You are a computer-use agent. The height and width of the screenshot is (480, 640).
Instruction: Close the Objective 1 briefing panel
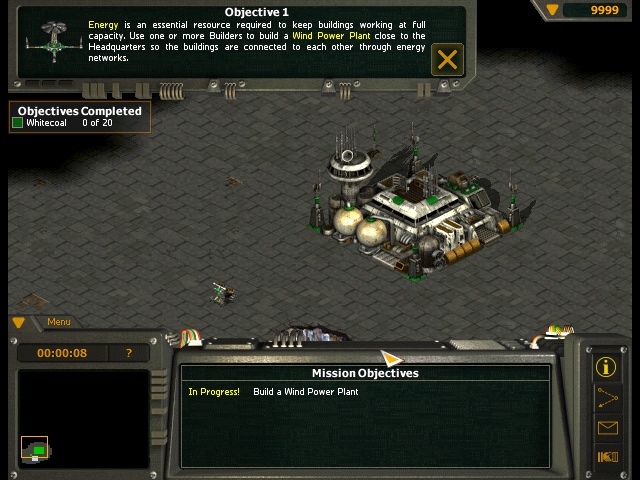[447, 59]
